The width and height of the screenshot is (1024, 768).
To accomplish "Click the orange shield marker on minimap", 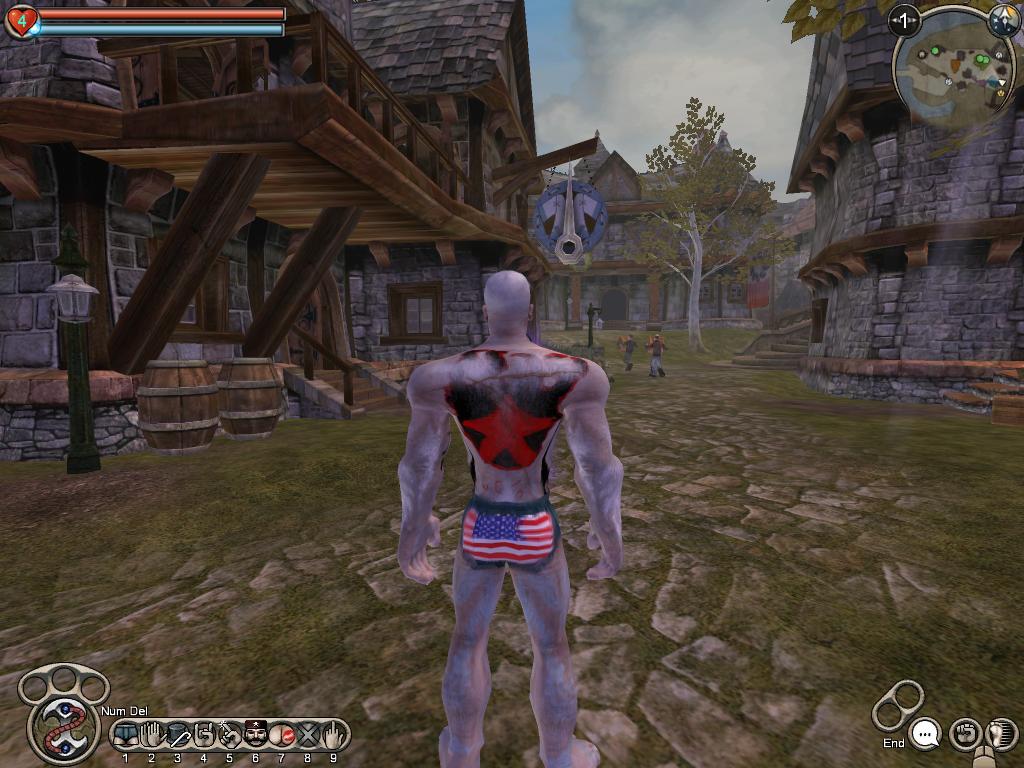I will pyautogui.click(x=955, y=65).
